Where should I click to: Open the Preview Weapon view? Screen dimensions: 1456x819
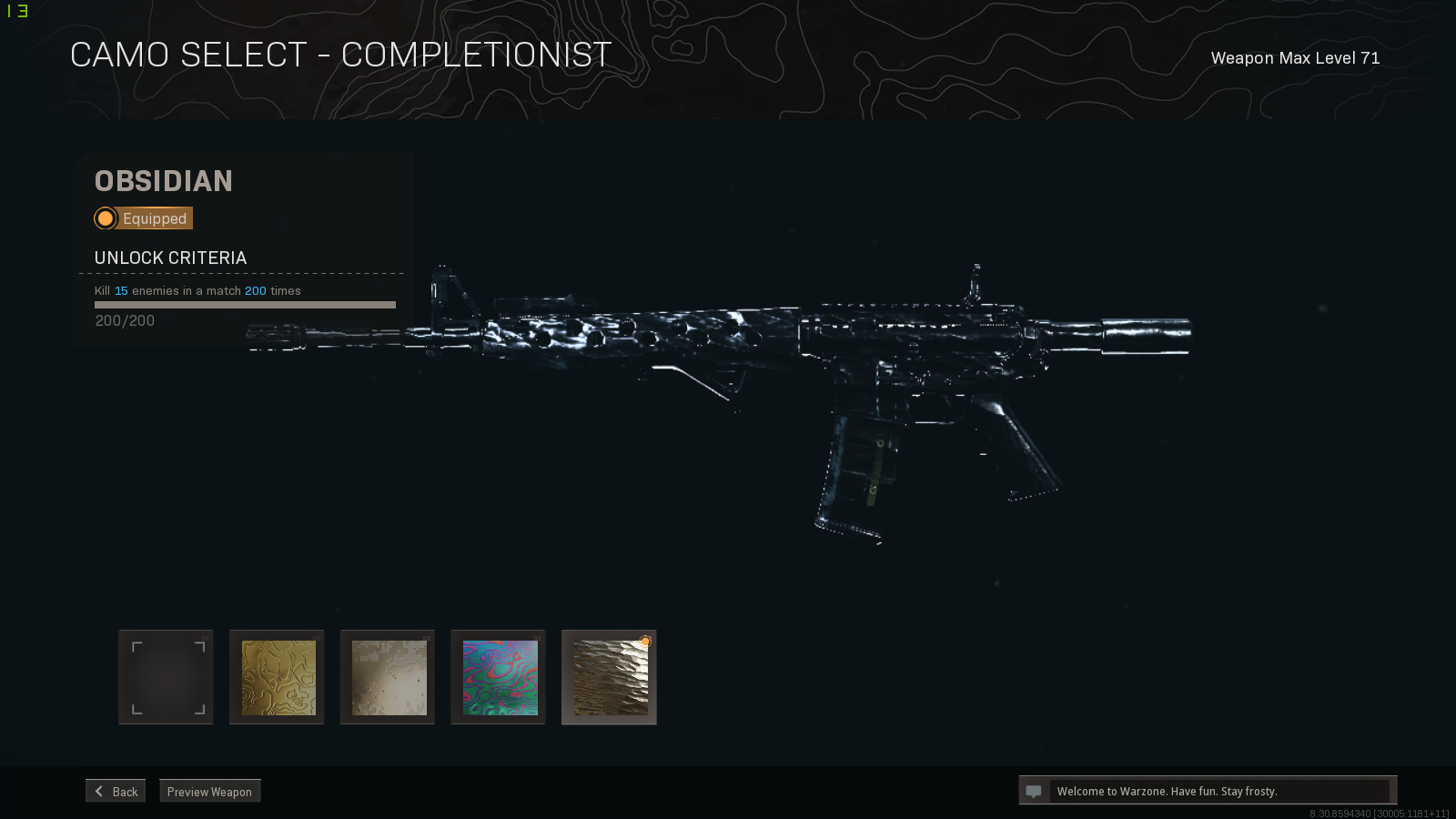[x=209, y=791]
